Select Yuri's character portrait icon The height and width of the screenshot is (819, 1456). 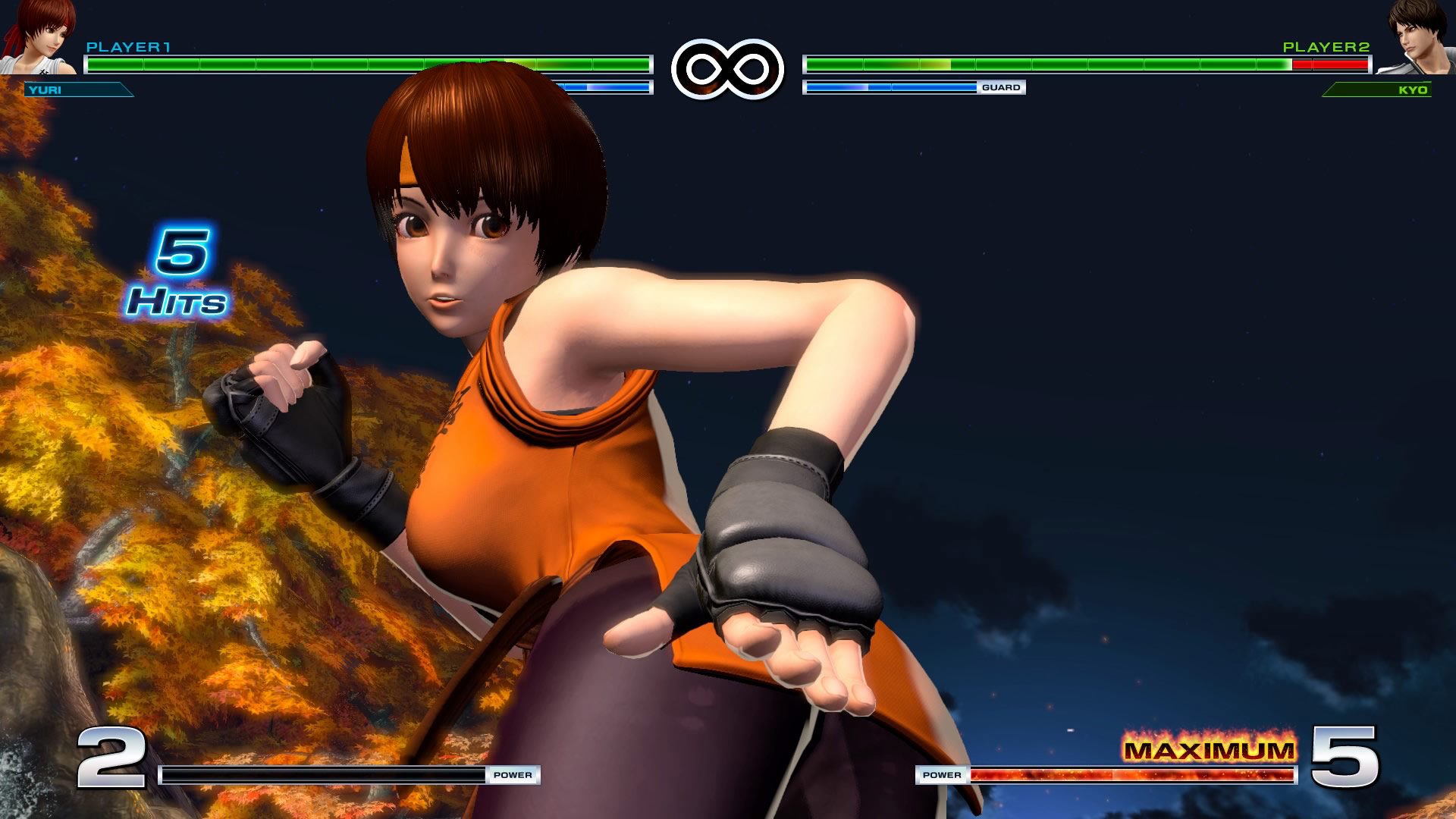[42, 38]
